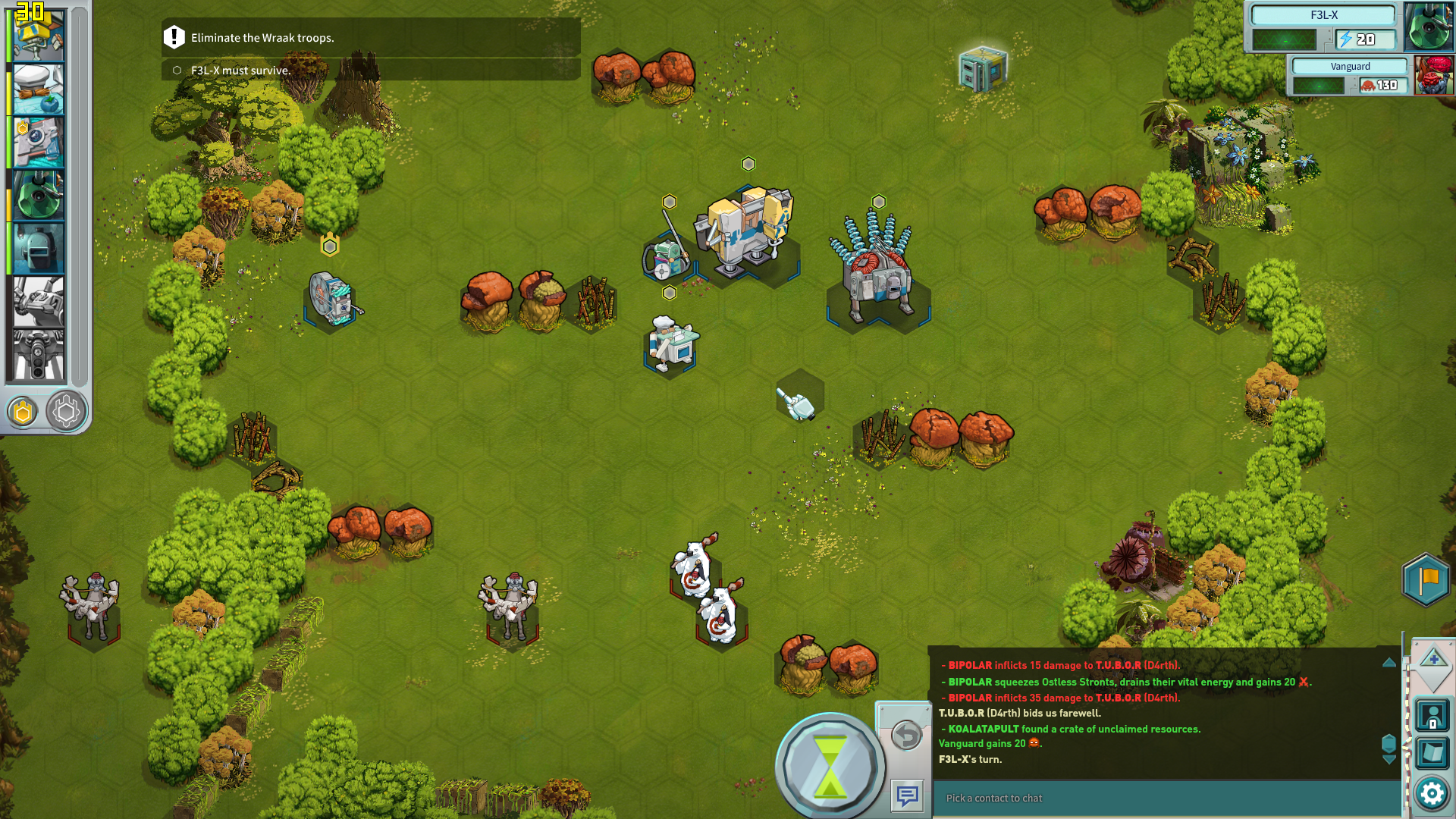Image resolution: width=1456 pixels, height=819 pixels.
Task: Open settings with the gear button
Action: pos(1432,794)
